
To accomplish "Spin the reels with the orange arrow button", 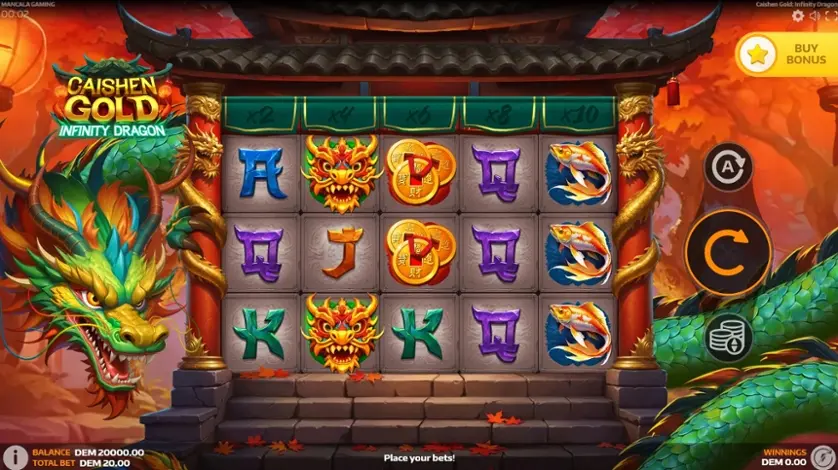I will [728, 253].
